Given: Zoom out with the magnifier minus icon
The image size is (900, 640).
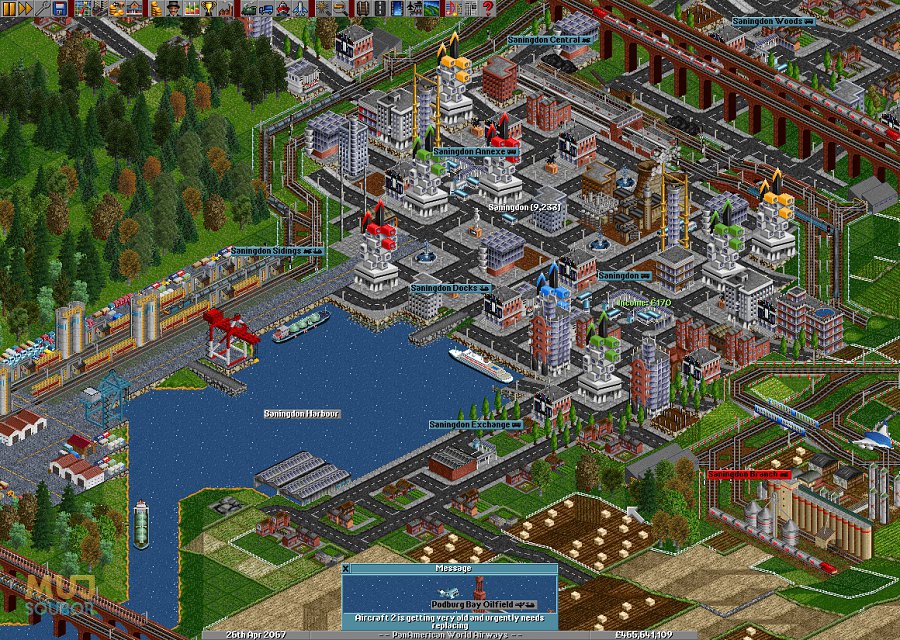Looking at the screenshot, I should [340, 9].
